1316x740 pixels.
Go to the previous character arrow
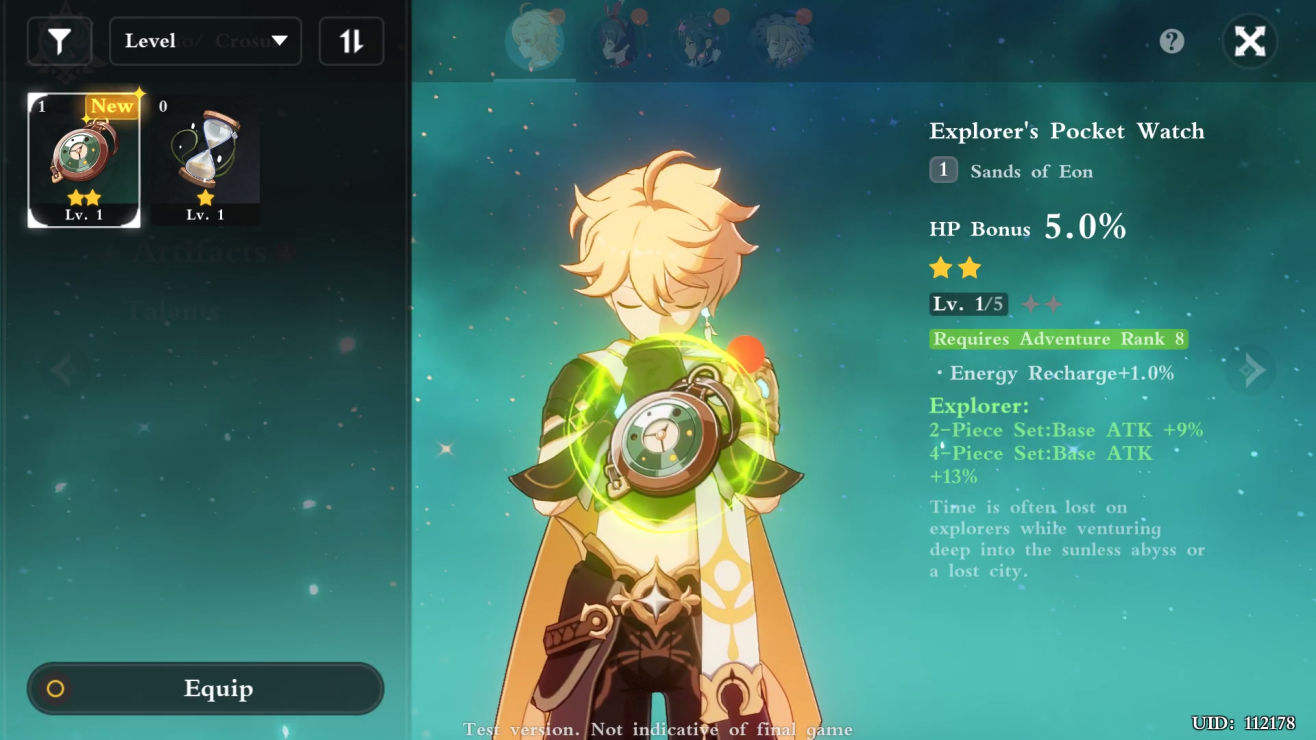pyautogui.click(x=64, y=370)
